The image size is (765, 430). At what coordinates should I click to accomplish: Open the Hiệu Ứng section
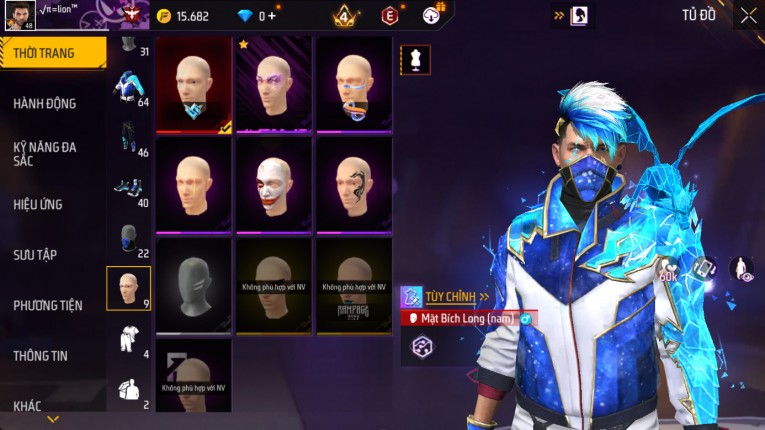coord(38,204)
